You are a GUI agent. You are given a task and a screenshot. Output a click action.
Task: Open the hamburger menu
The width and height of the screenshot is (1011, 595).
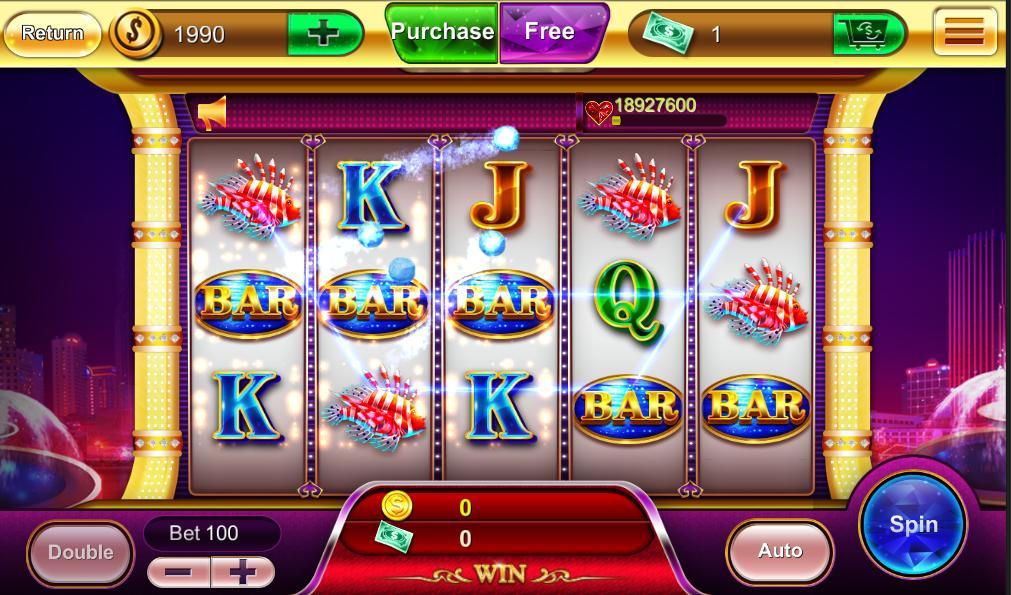pos(964,33)
